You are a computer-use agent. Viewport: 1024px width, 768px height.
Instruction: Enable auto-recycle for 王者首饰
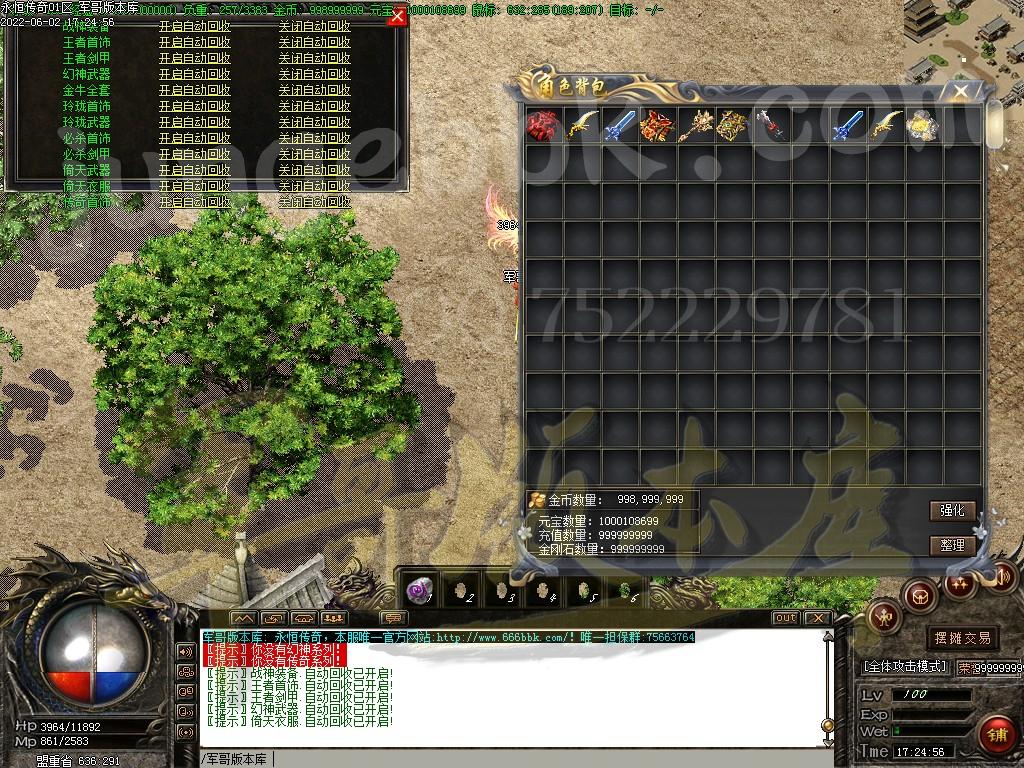pyautogui.click(x=194, y=42)
